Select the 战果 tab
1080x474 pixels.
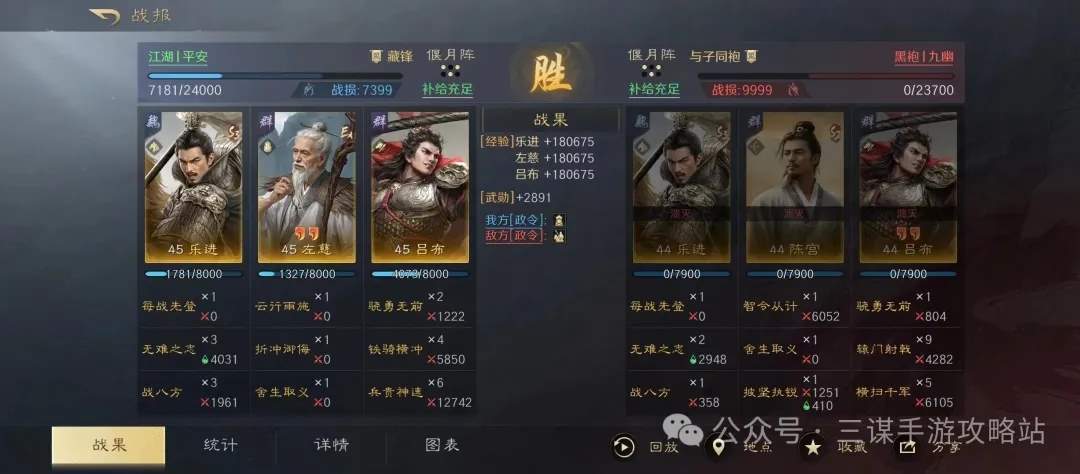(x=109, y=445)
